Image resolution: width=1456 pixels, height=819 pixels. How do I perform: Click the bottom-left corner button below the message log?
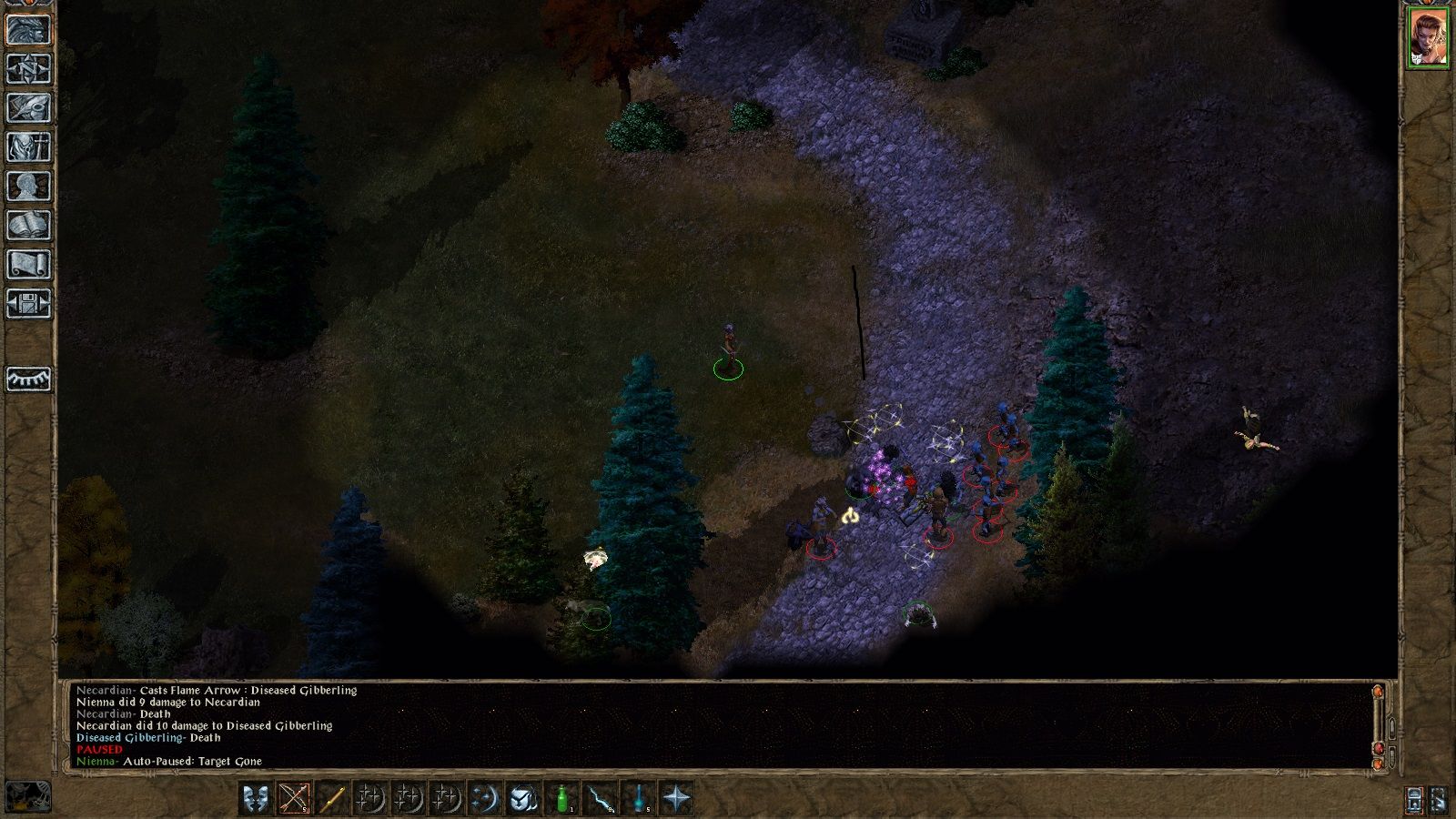pos(28,796)
